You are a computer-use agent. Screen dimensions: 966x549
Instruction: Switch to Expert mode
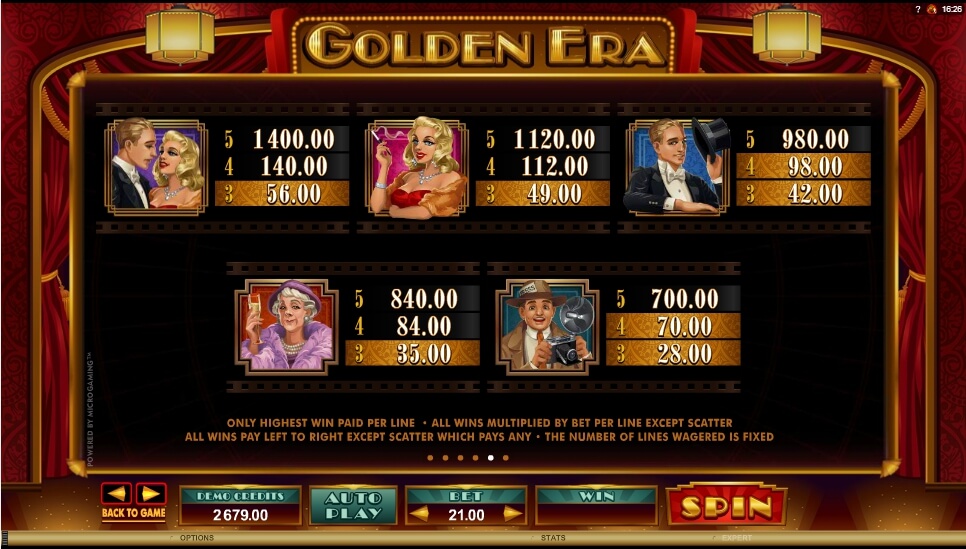(x=736, y=538)
